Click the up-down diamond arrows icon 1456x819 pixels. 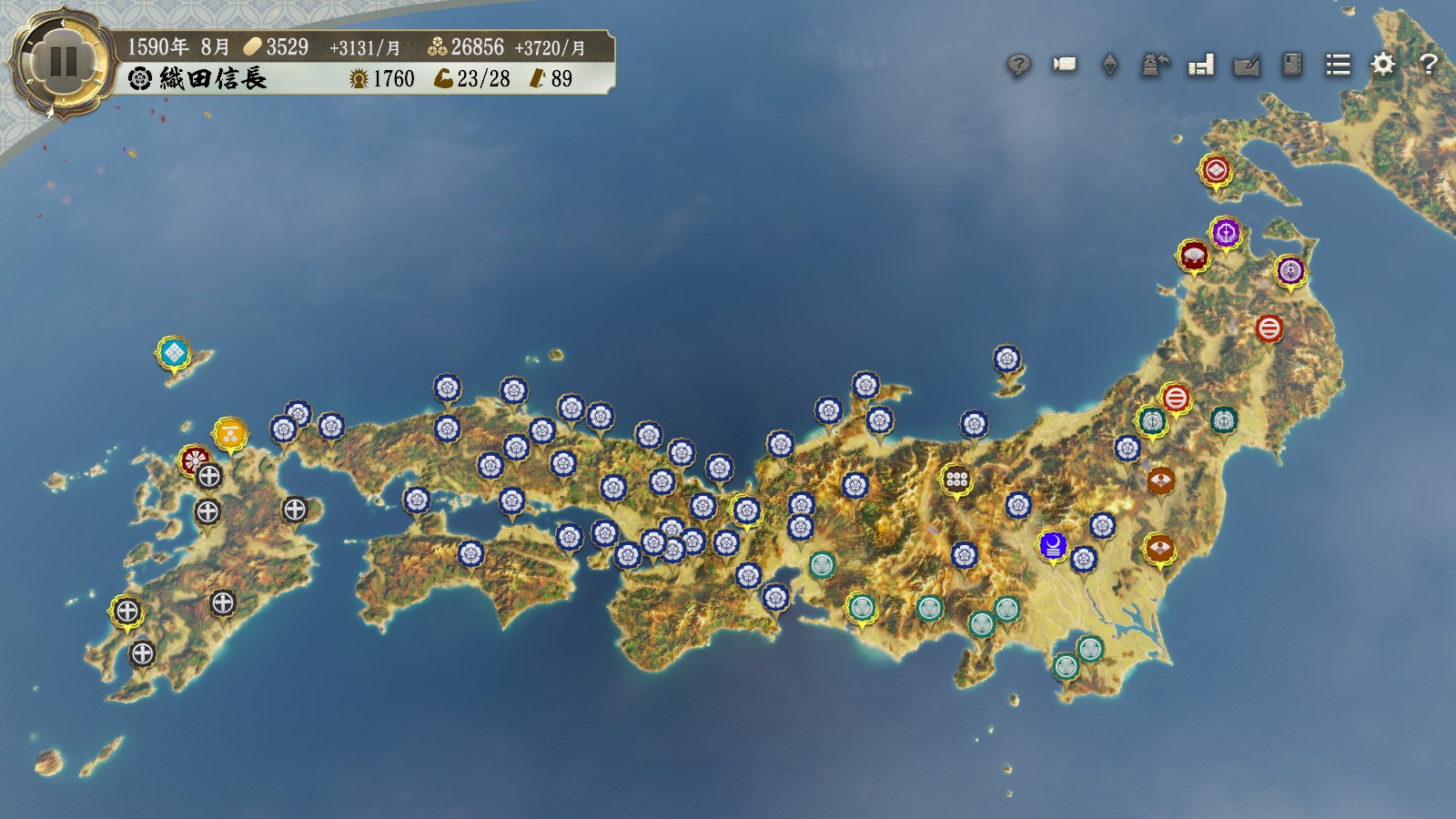(1109, 65)
